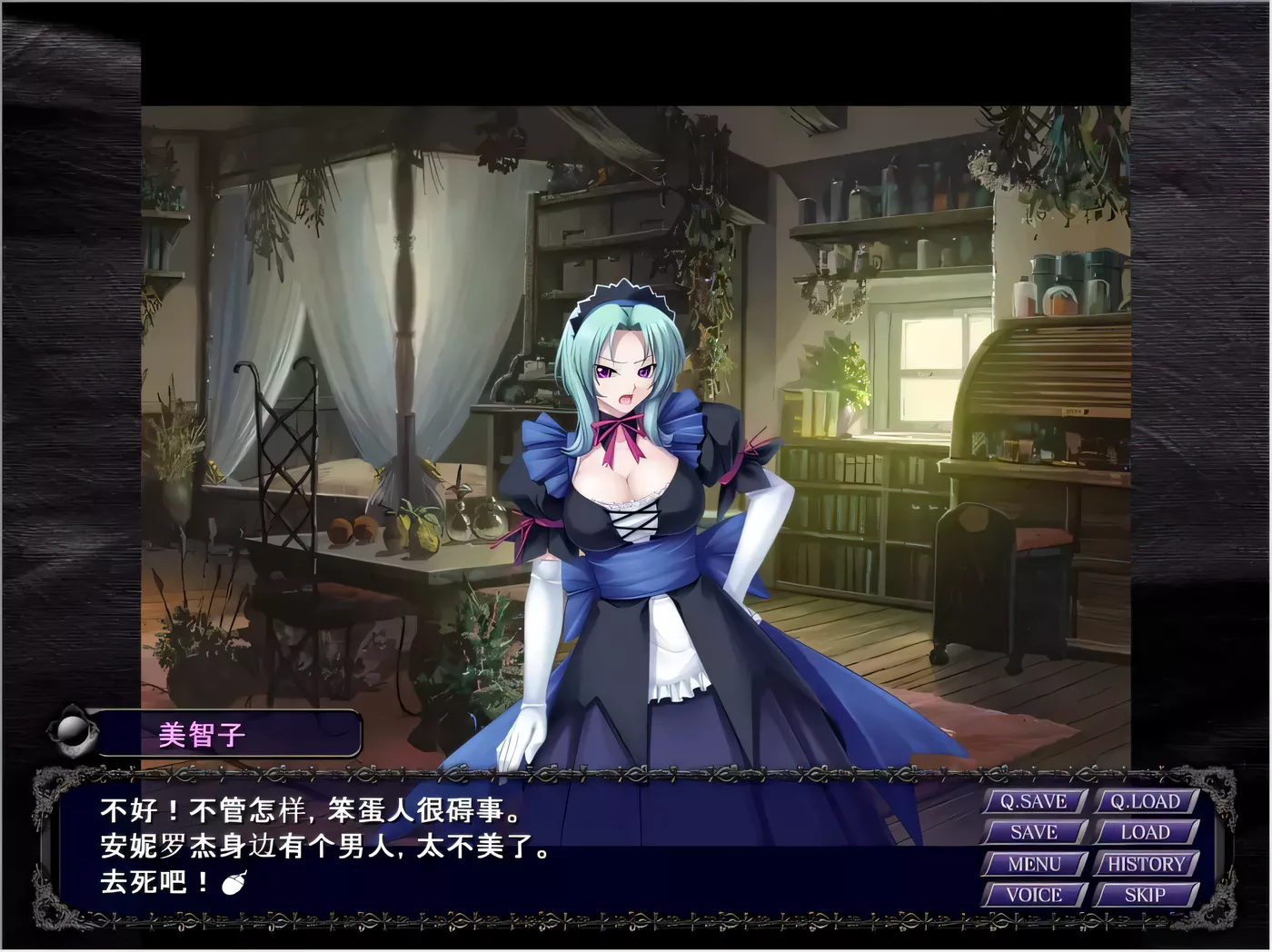Open the LOAD screen
This screenshot has width=1272, height=952.
coord(1147,832)
